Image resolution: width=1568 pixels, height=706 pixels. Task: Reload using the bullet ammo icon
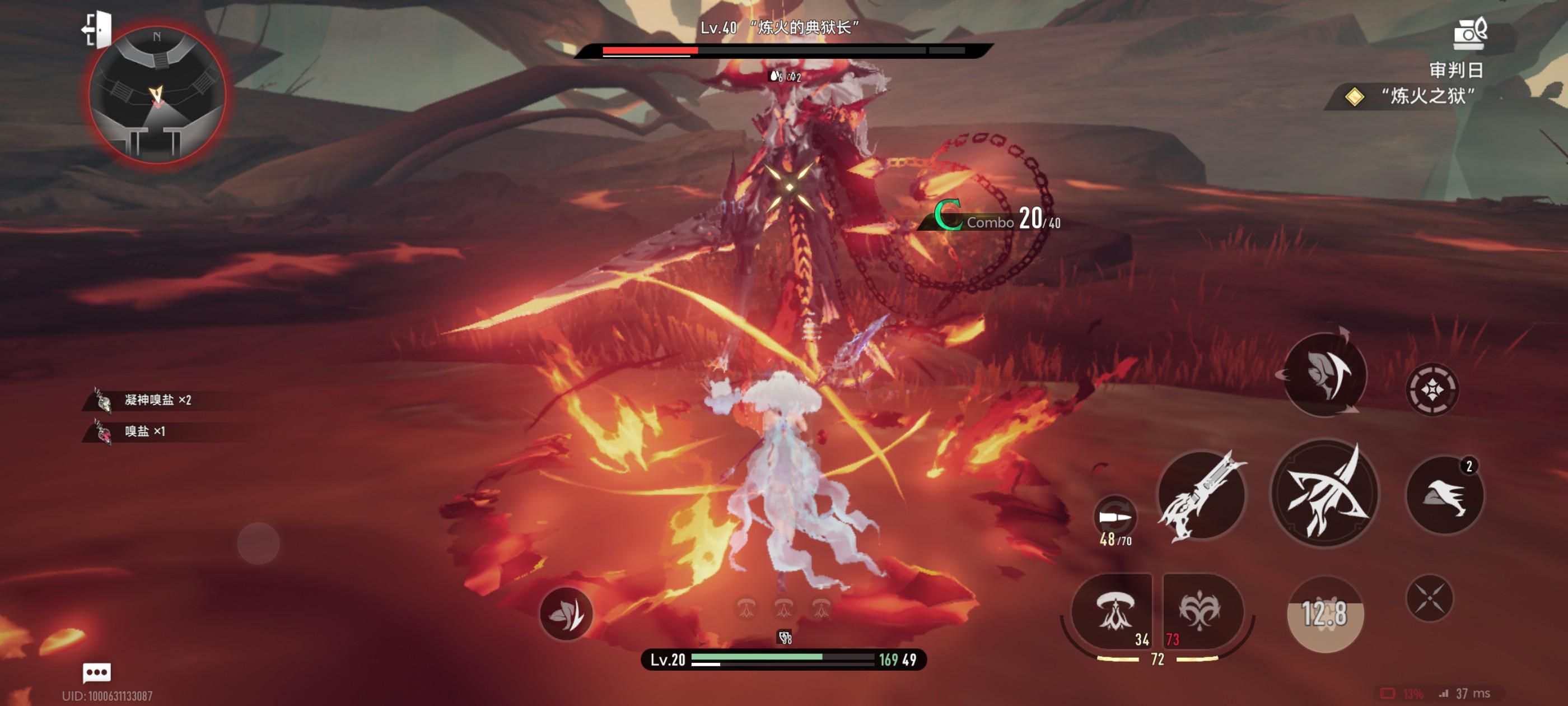click(1114, 518)
